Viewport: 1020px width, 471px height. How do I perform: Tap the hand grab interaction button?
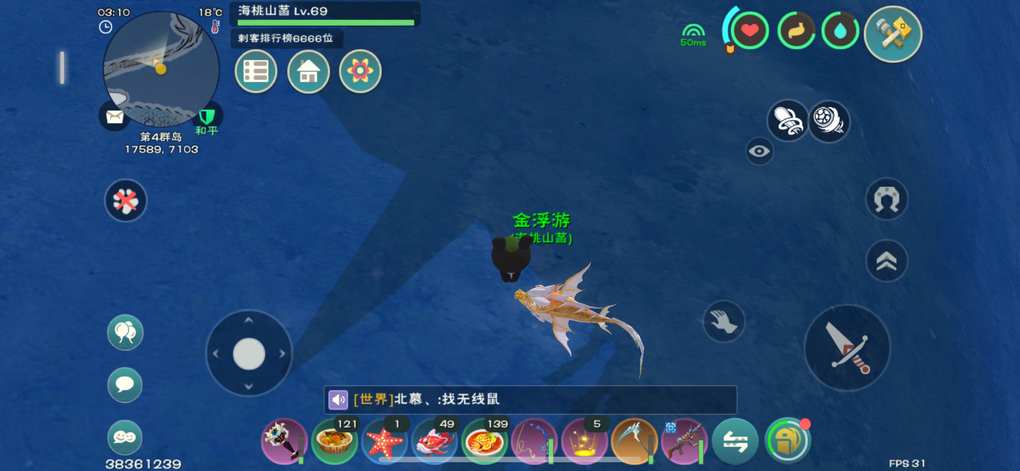[723, 321]
